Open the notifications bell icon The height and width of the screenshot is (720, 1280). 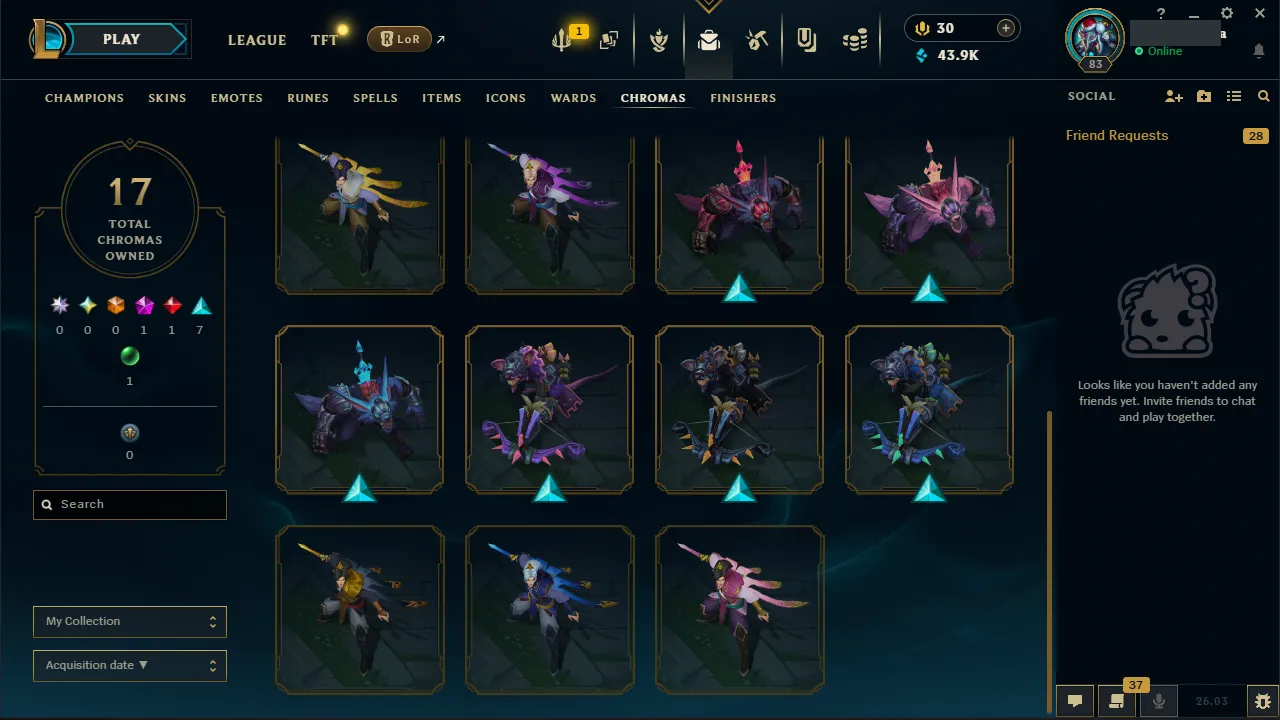[1258, 50]
